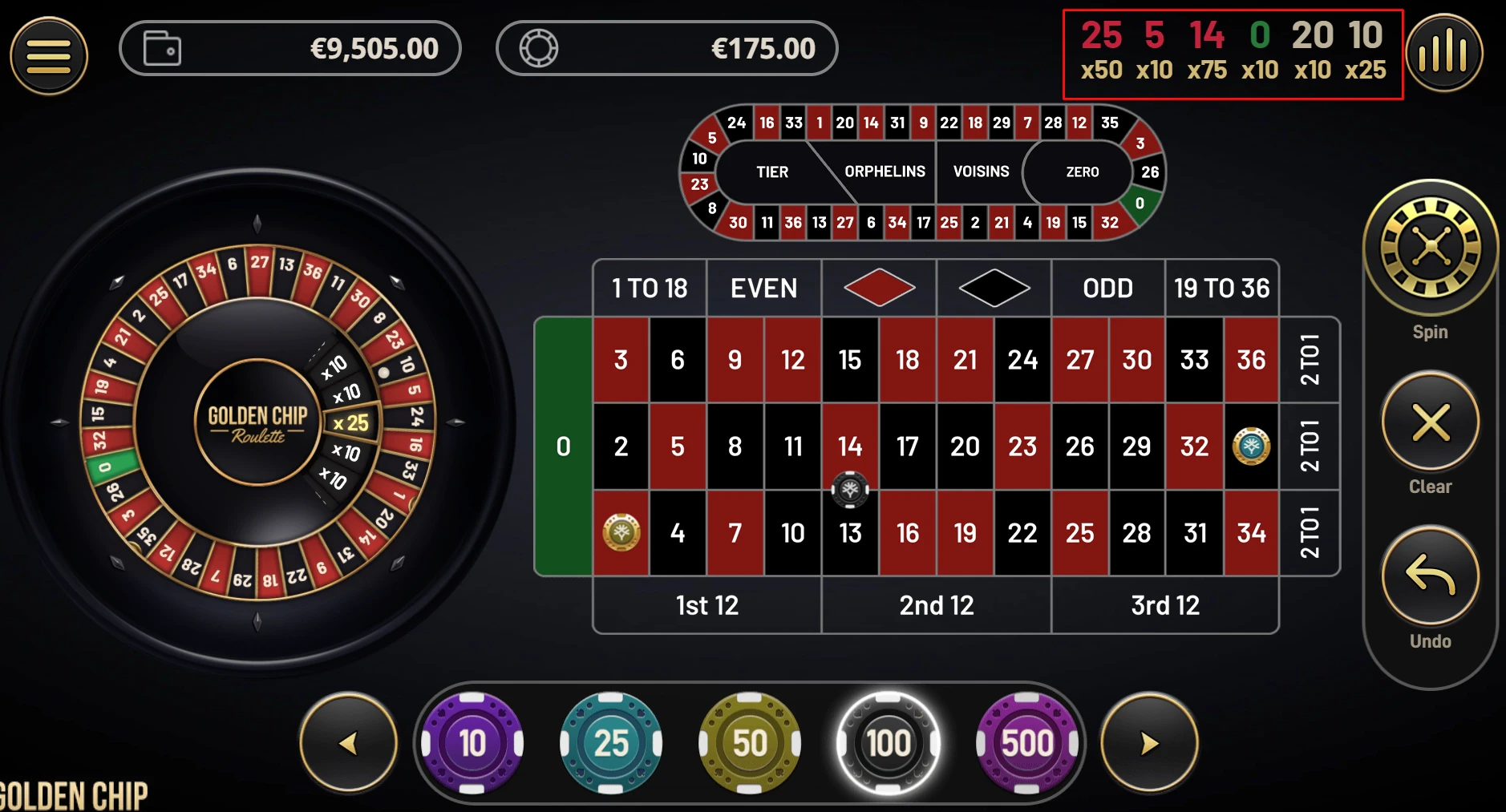Click the chip placed on number 14
Image resolution: width=1506 pixels, height=812 pixels.
tap(850, 490)
